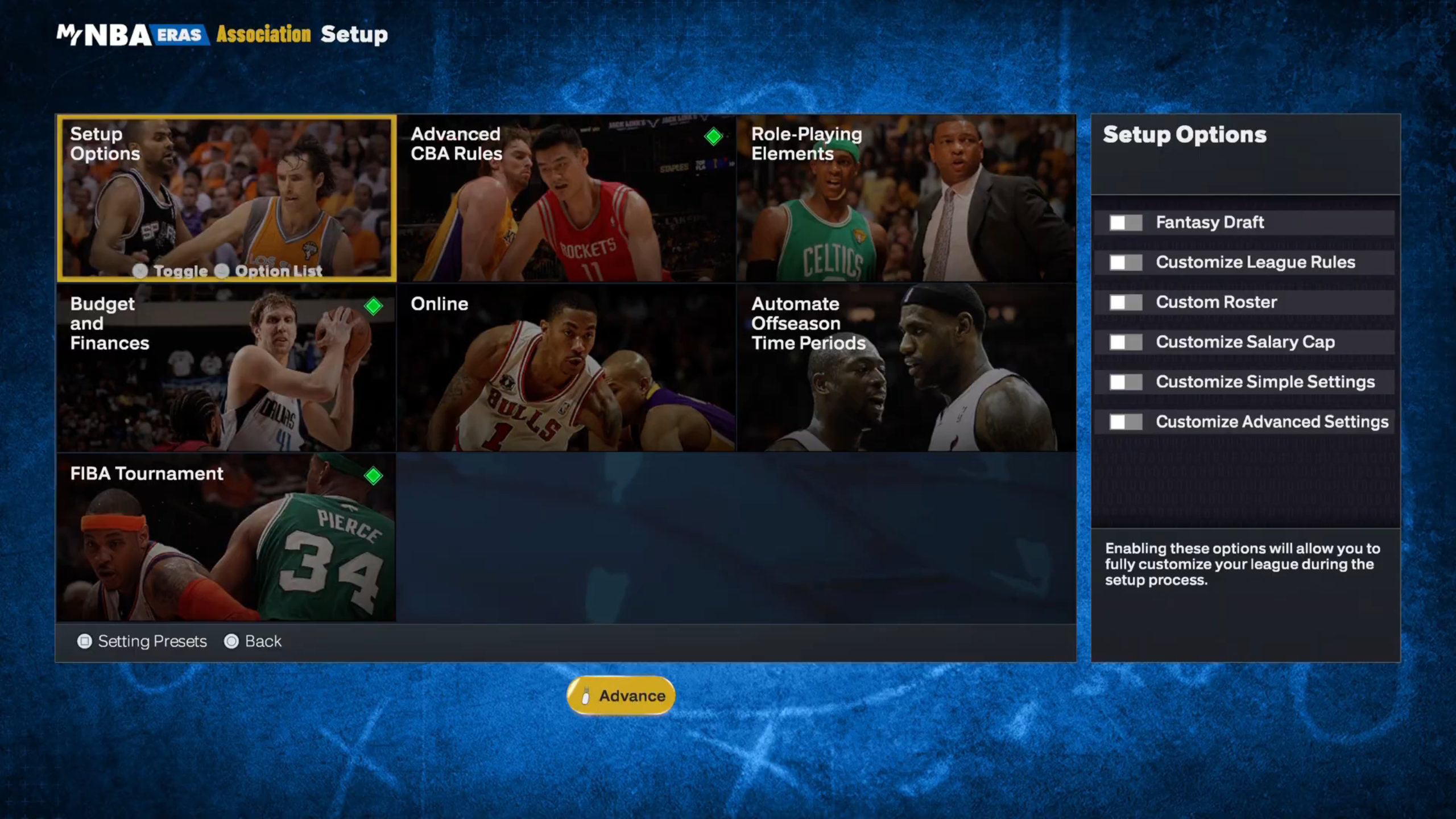Screen dimensions: 1456x819
Task: Toggle Customize Salary Cap
Action: [x=1126, y=342]
